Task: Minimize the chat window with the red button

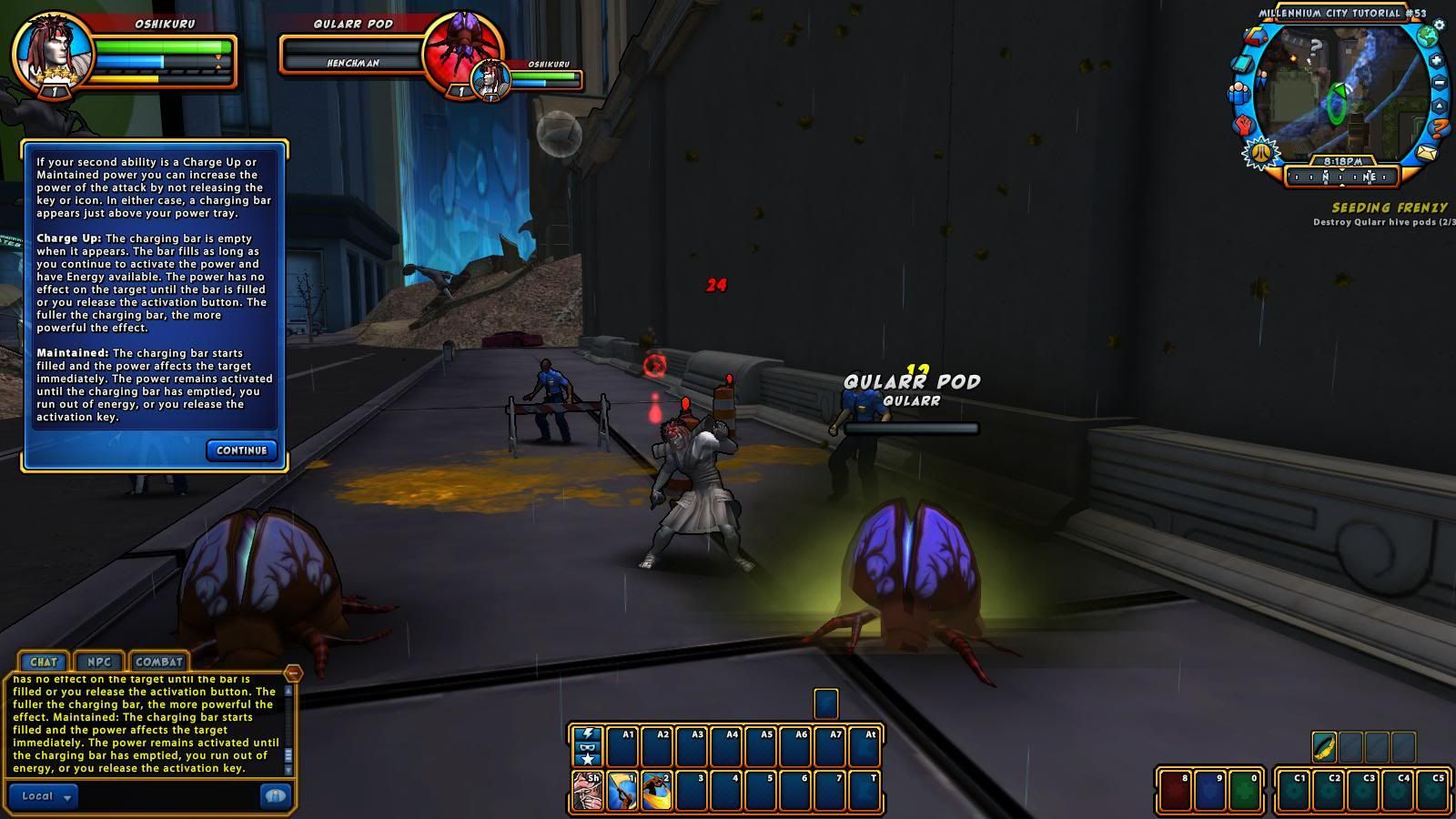Action: 293,673
